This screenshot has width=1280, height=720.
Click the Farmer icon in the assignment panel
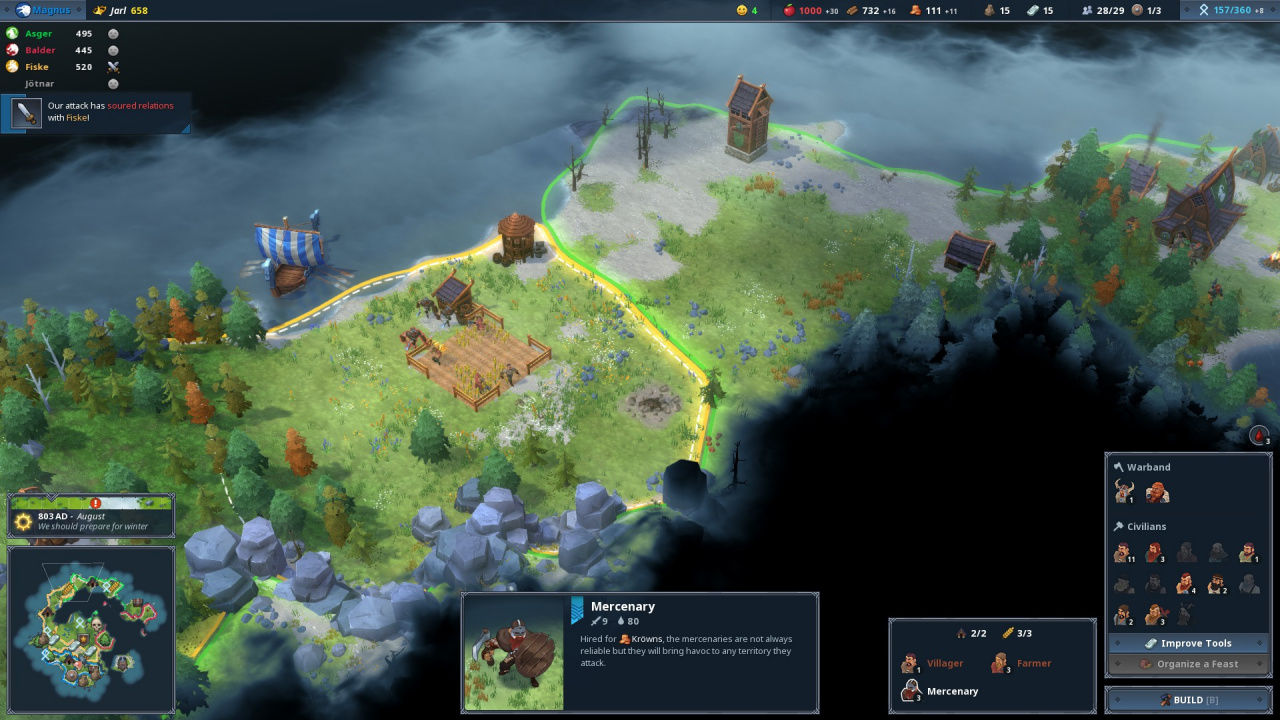tap(999, 662)
